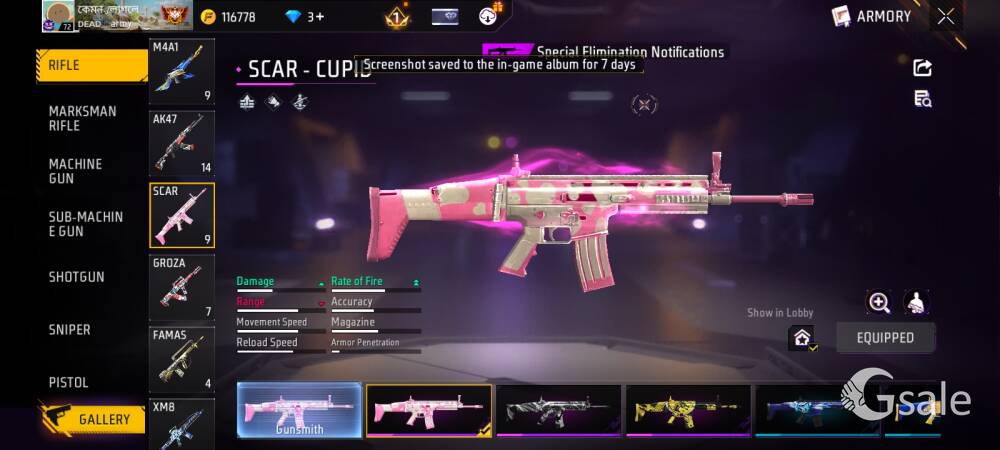Toggle the Show in Lobby home icon

[802, 338]
